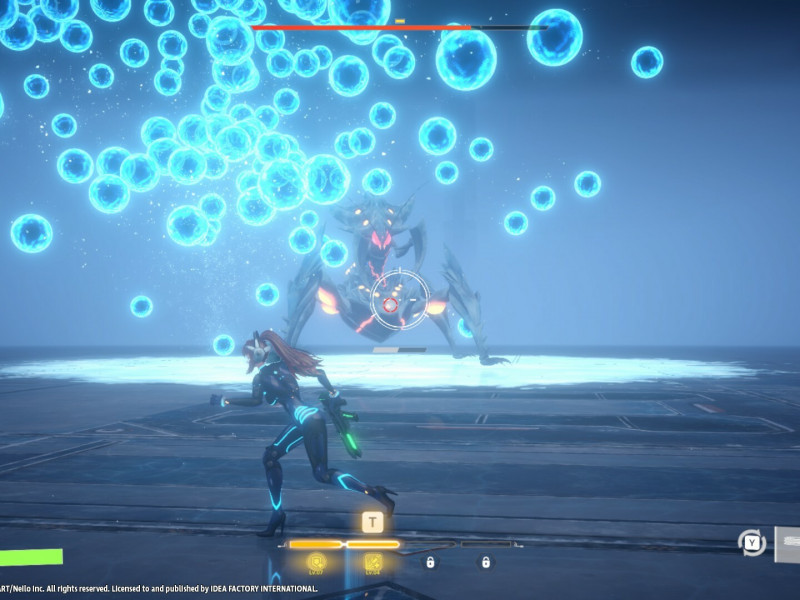
Task: Activate the square slash skill icon at Lv.04
Action: coord(373,563)
